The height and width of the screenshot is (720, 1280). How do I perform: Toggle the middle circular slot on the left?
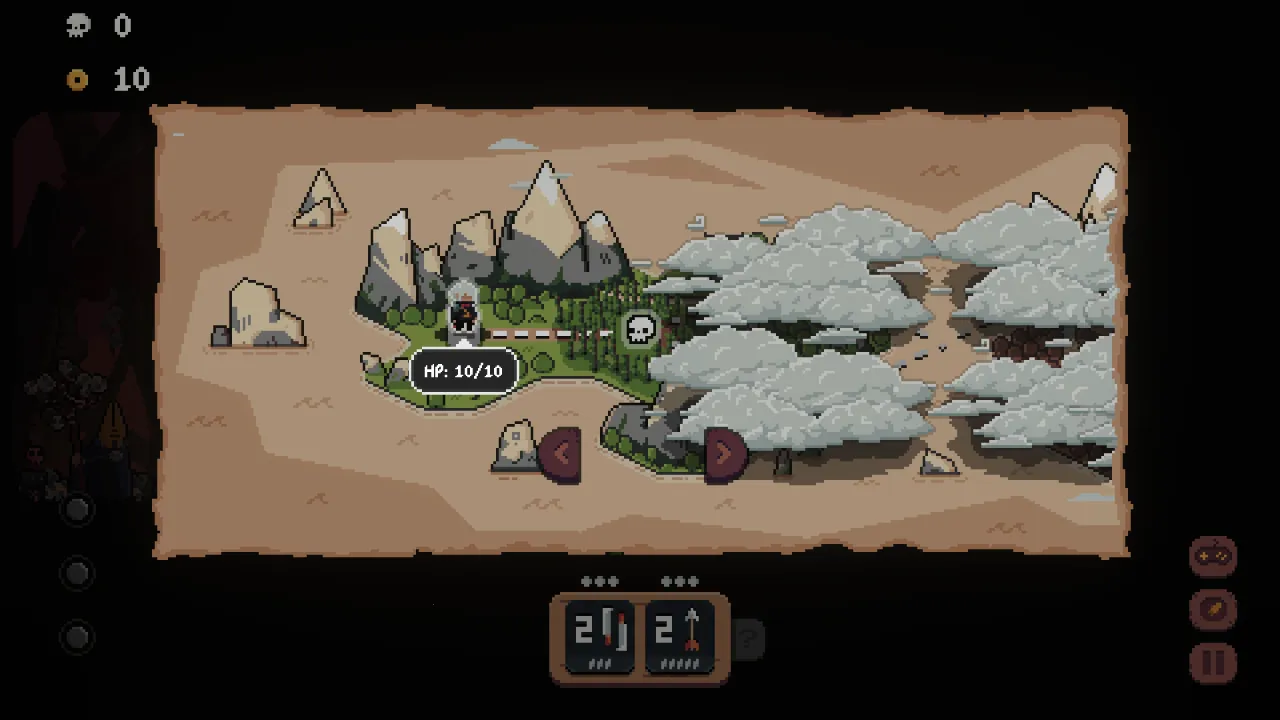[x=77, y=573]
